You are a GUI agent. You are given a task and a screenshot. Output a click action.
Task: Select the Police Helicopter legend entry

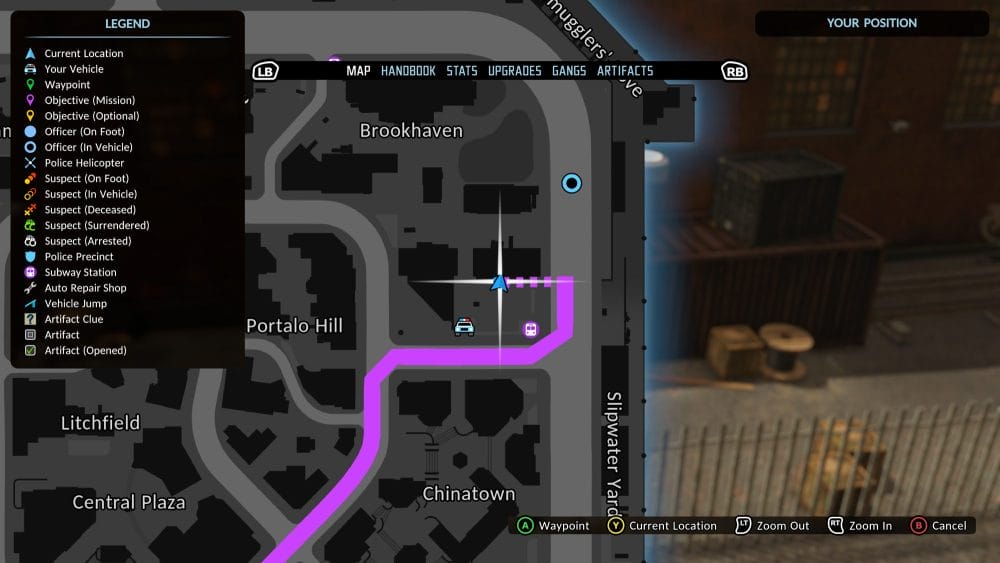(x=84, y=163)
